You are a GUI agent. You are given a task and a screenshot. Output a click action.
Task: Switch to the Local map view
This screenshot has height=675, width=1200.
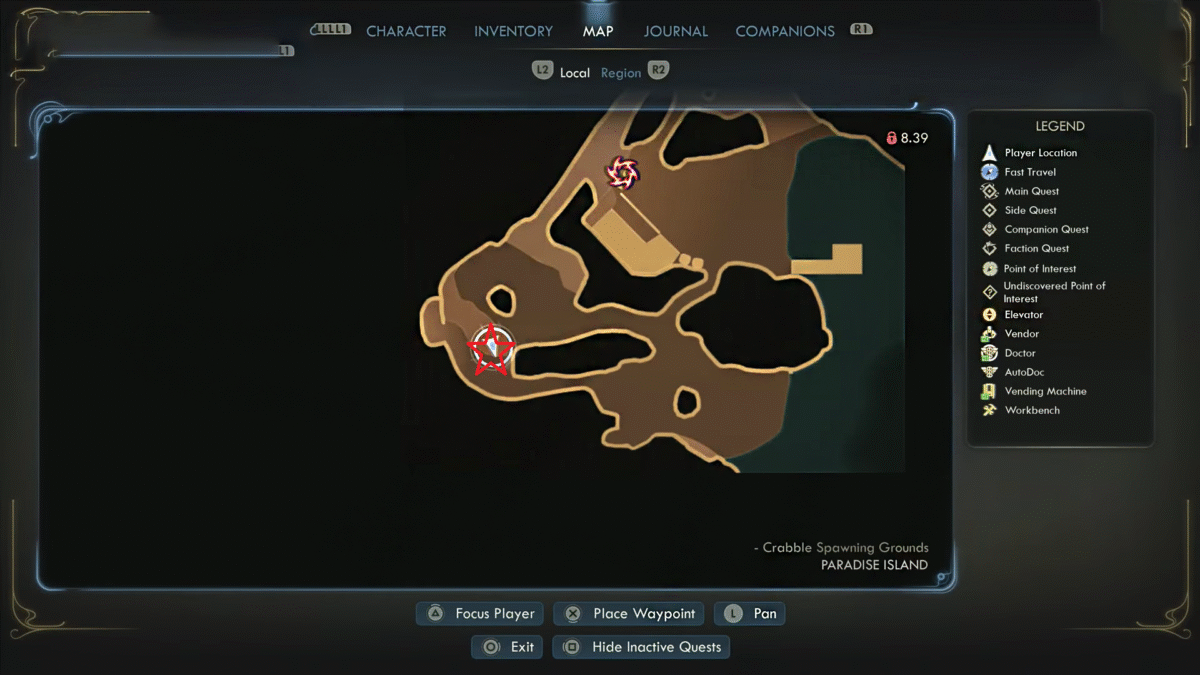point(574,73)
